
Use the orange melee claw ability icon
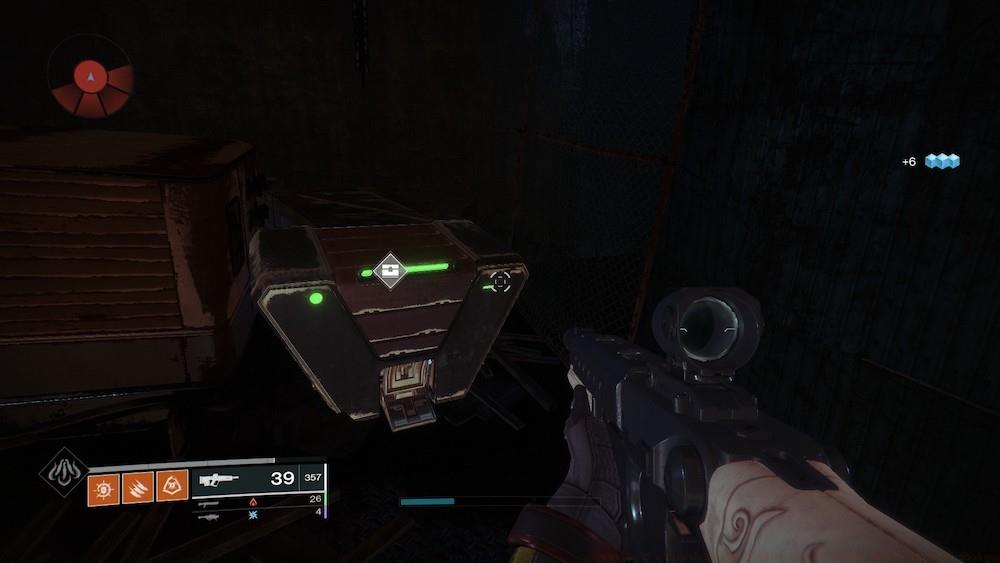point(139,487)
